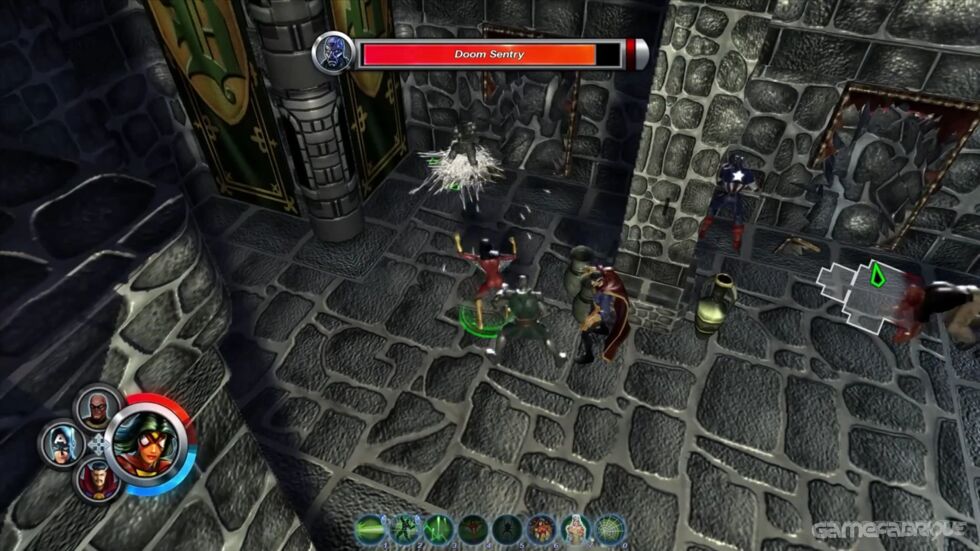
Task: Activate the green energy beam ability
Action: pyautogui.click(x=371, y=528)
